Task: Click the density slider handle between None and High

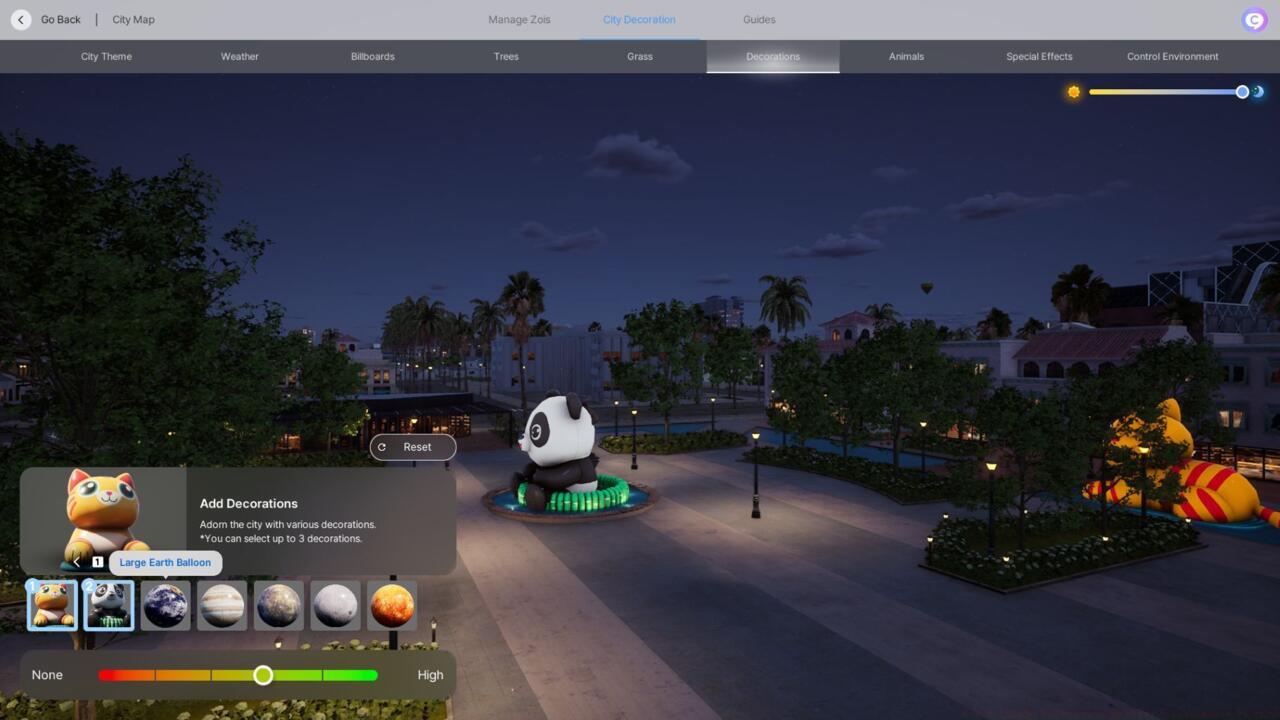Action: tap(263, 675)
